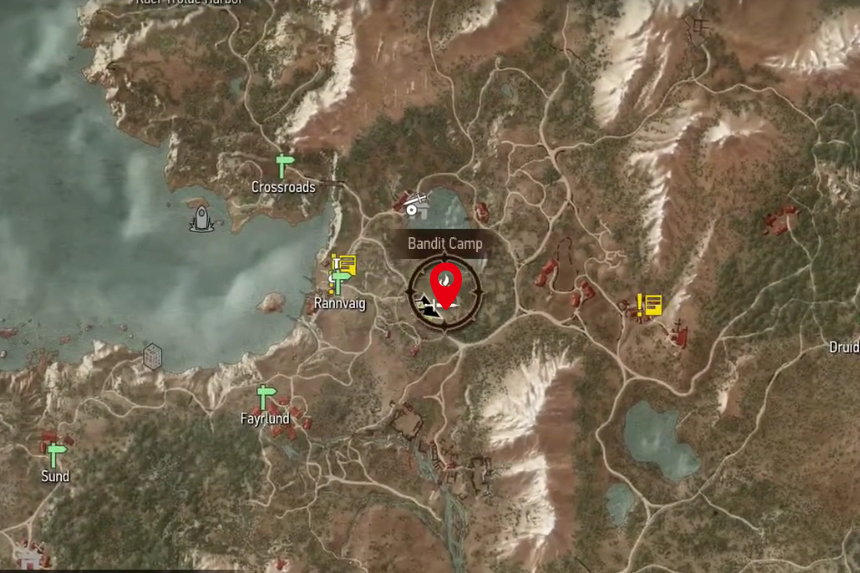Open the notice board marker beside Rannvaig
Viewport: 860px width, 573px height.
345,262
